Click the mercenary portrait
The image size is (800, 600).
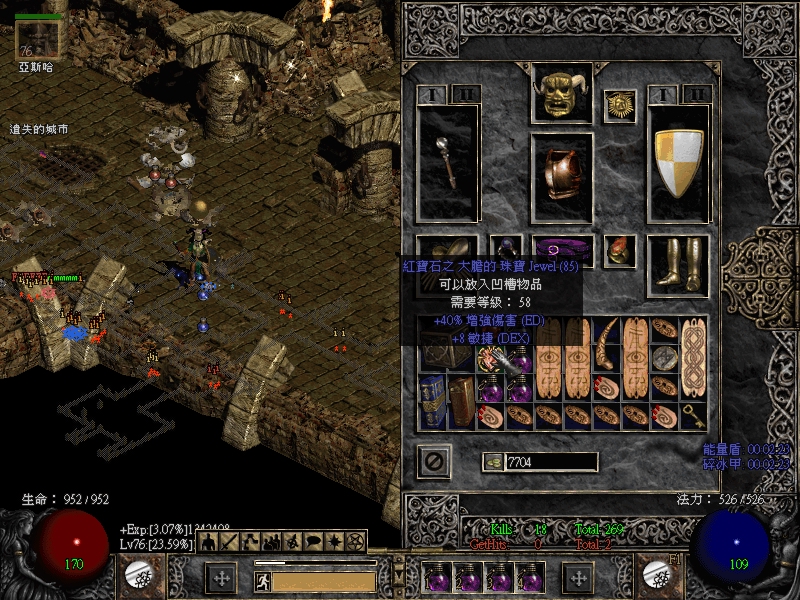point(37,38)
